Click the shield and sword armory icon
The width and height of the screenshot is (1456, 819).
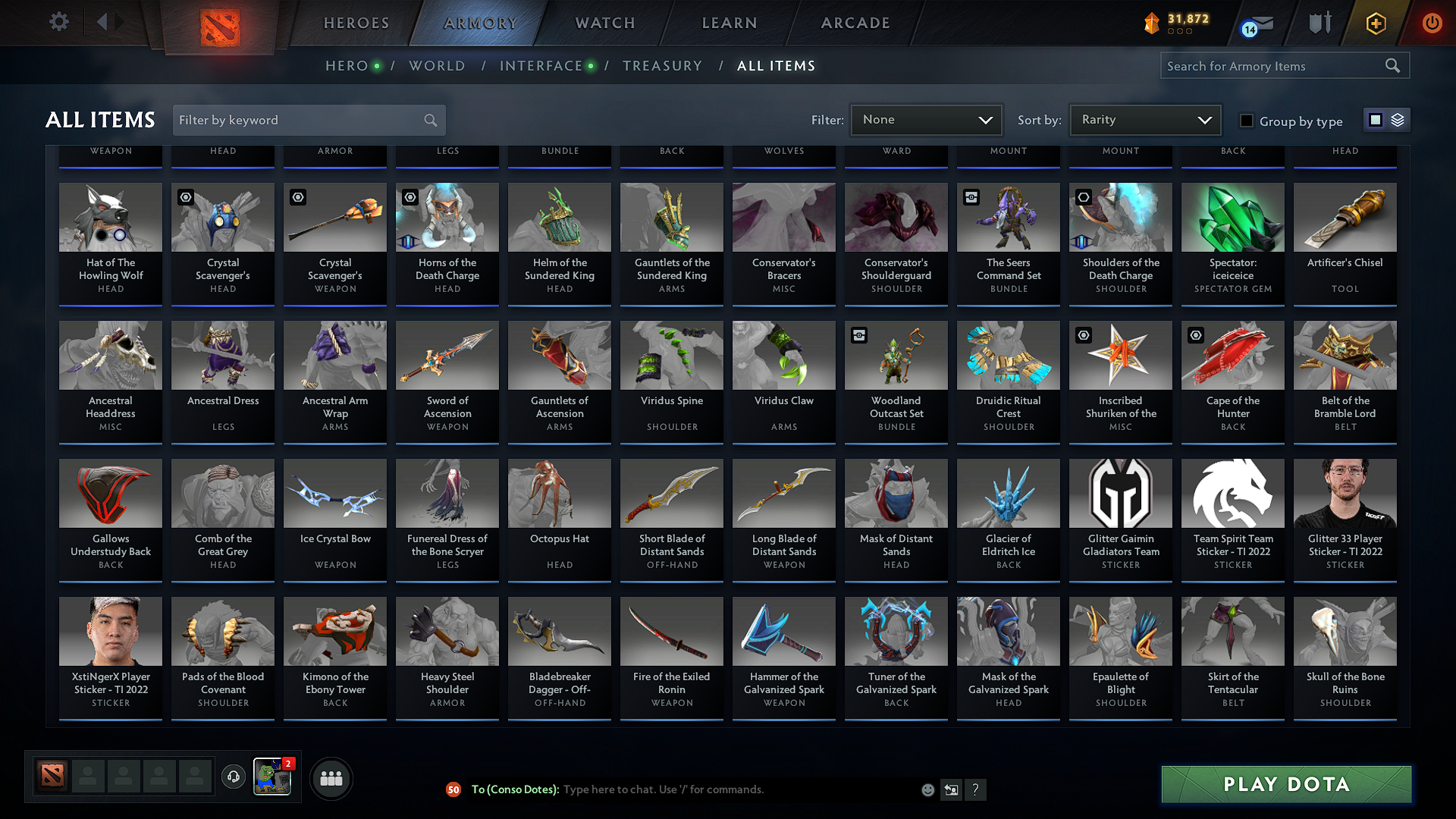1319,24
